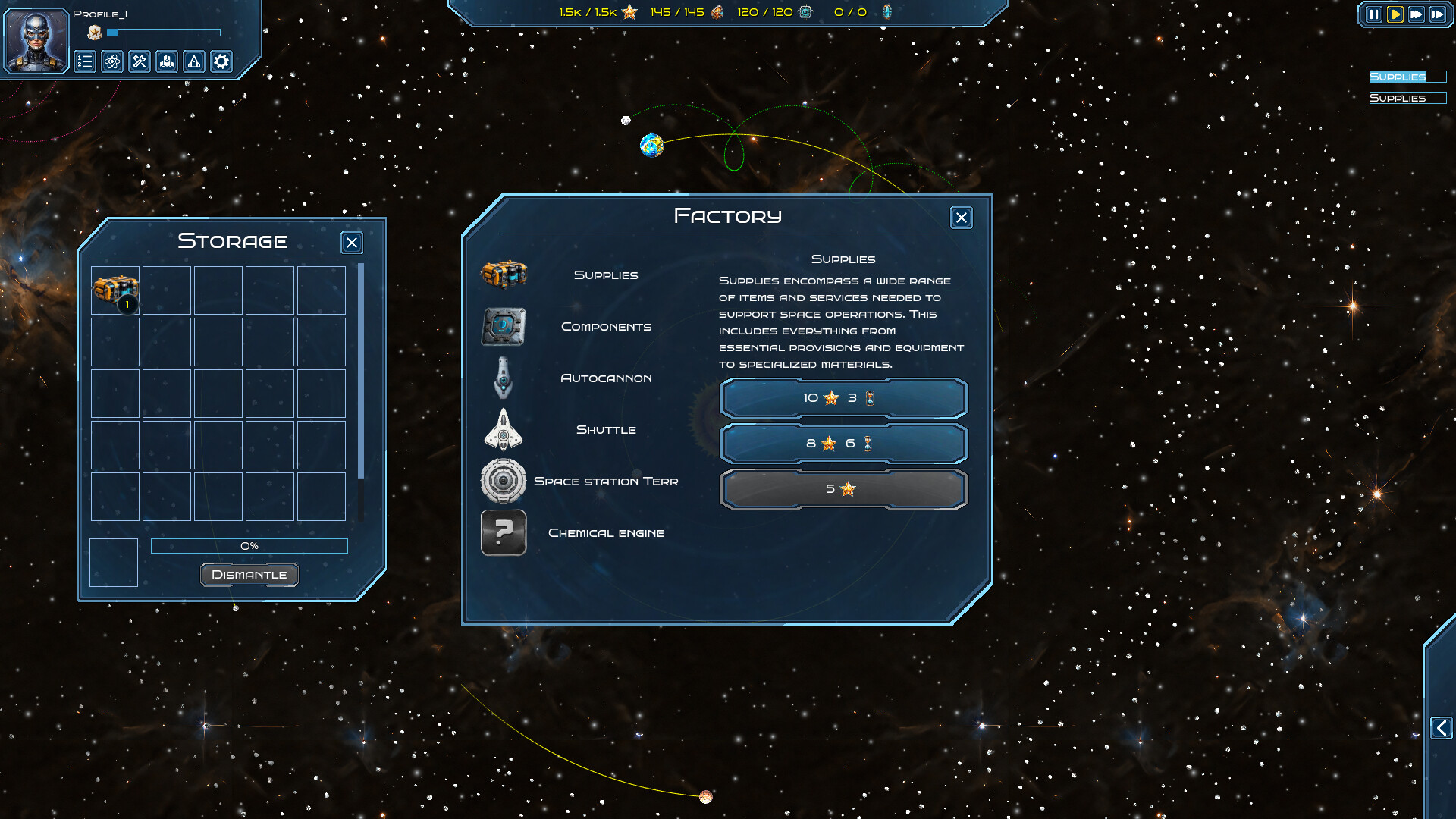Click the numbered list icon next to the avatar
Screen dimensions: 1456x819
pyautogui.click(x=85, y=62)
